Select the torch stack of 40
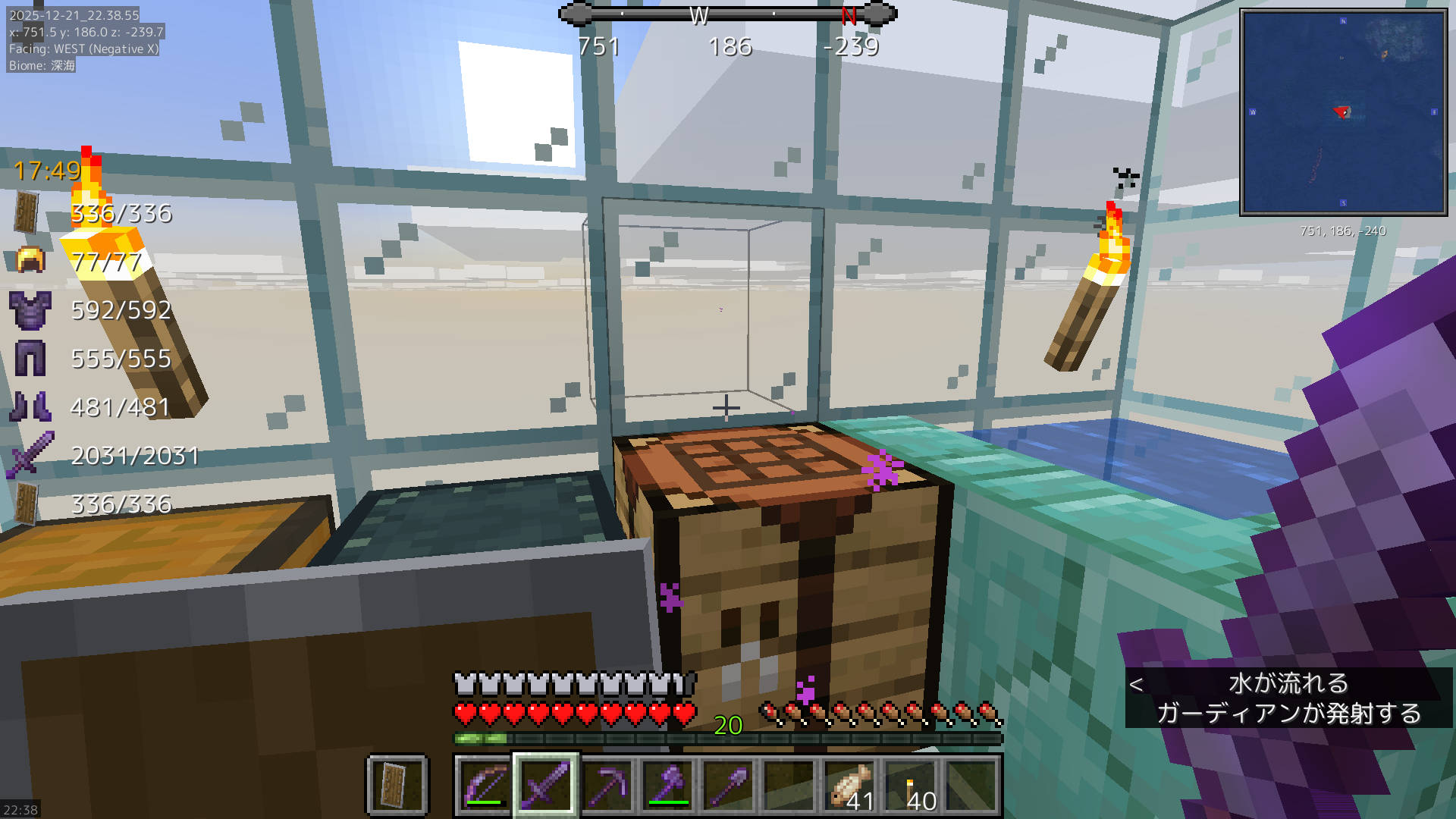The image size is (1456, 819). click(x=912, y=786)
